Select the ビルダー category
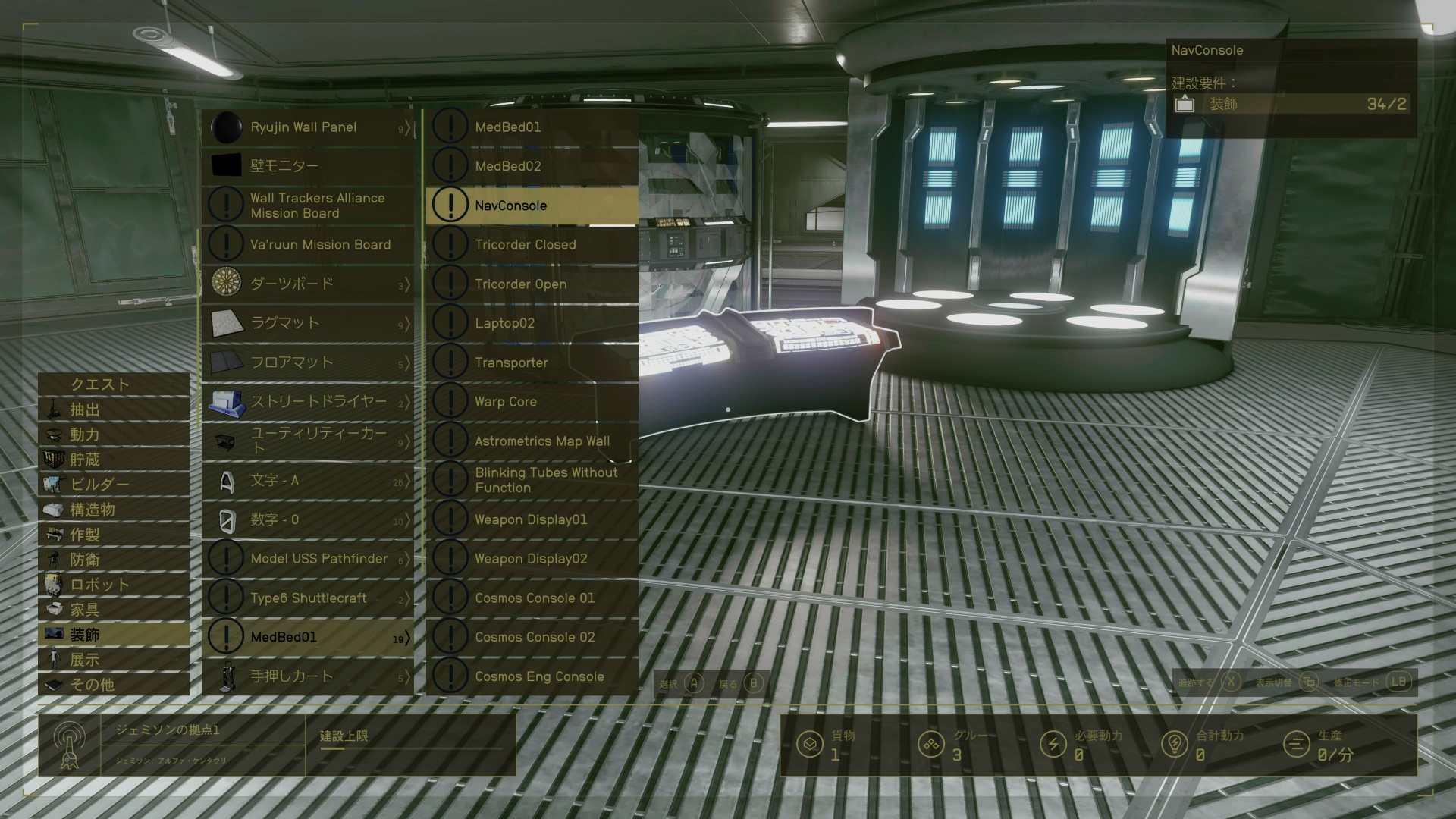 pos(114,485)
